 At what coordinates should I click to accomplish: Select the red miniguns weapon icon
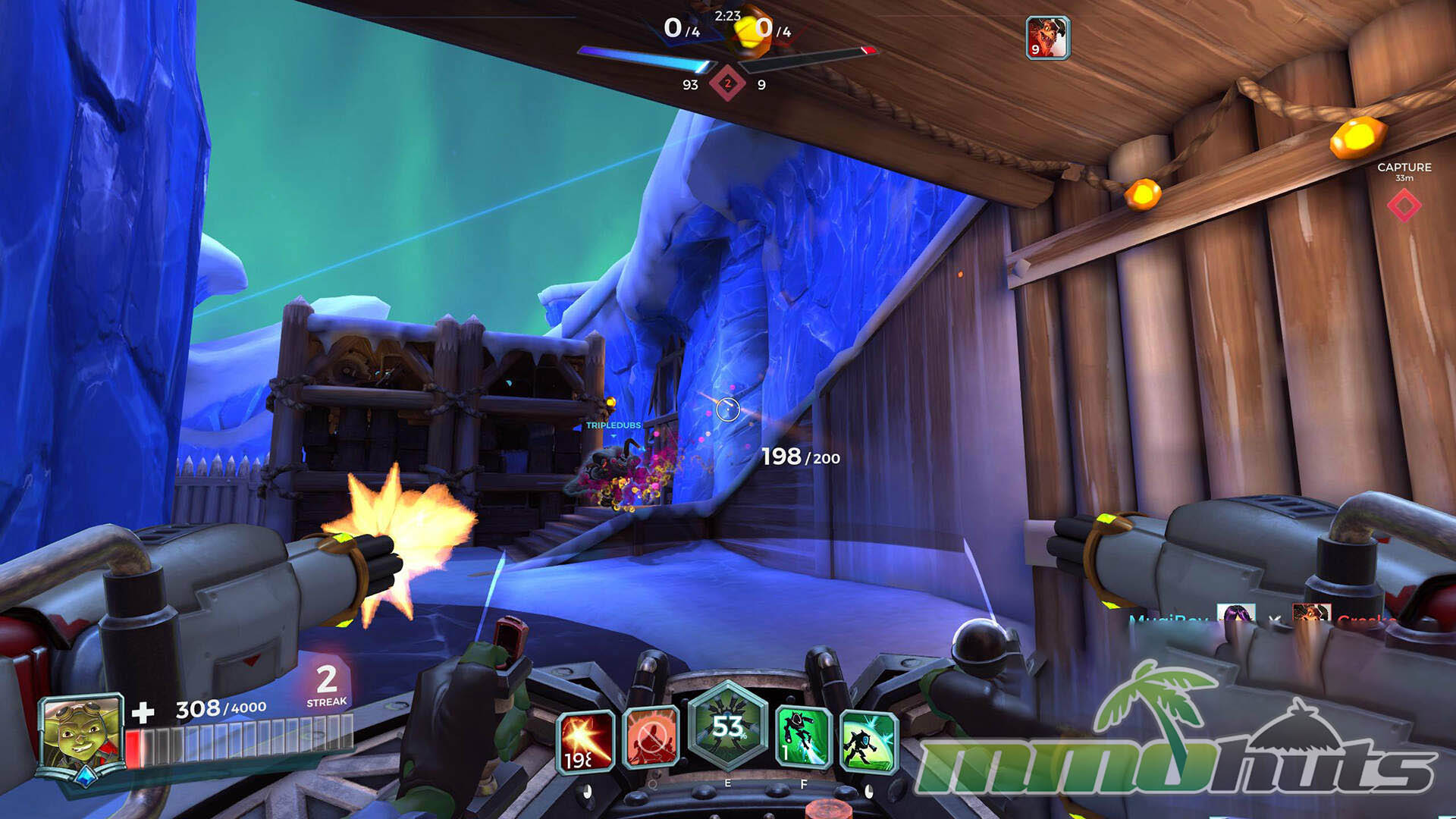click(585, 741)
